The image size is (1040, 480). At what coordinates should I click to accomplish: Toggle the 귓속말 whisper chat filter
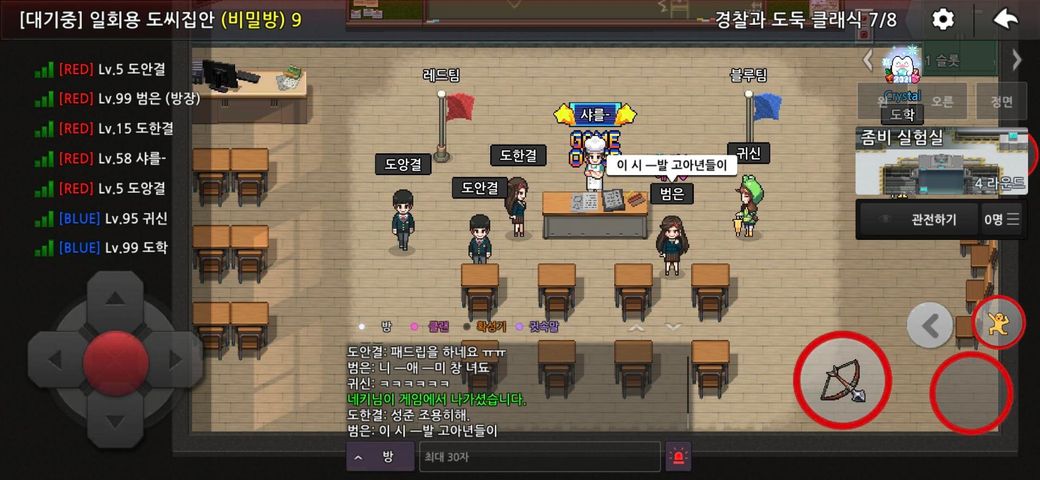click(x=543, y=326)
